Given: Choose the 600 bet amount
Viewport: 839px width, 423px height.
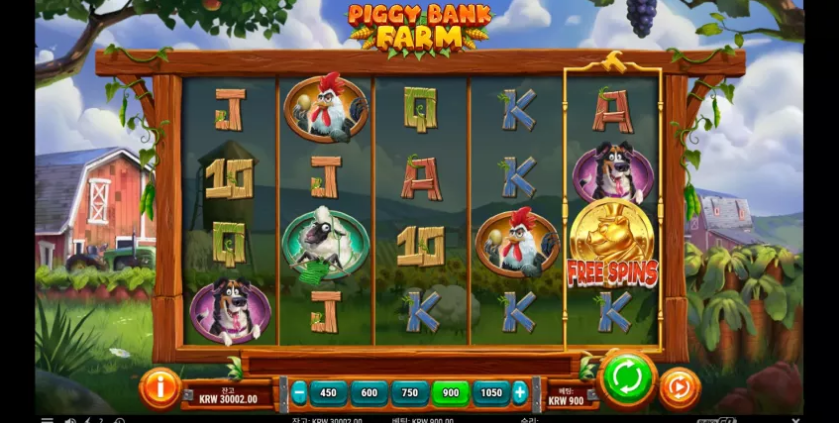Looking at the screenshot, I should [369, 393].
